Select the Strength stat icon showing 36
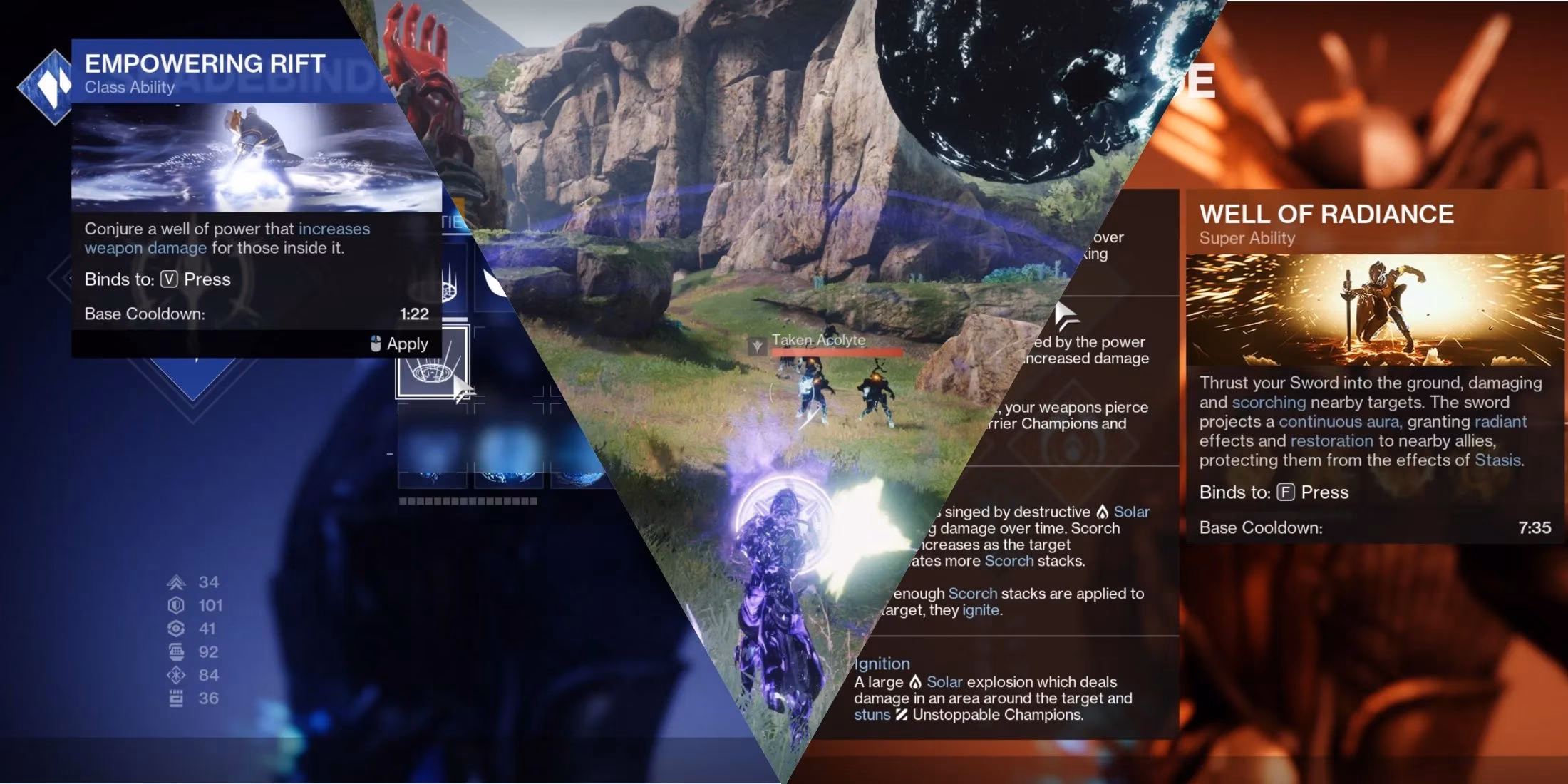 177,697
